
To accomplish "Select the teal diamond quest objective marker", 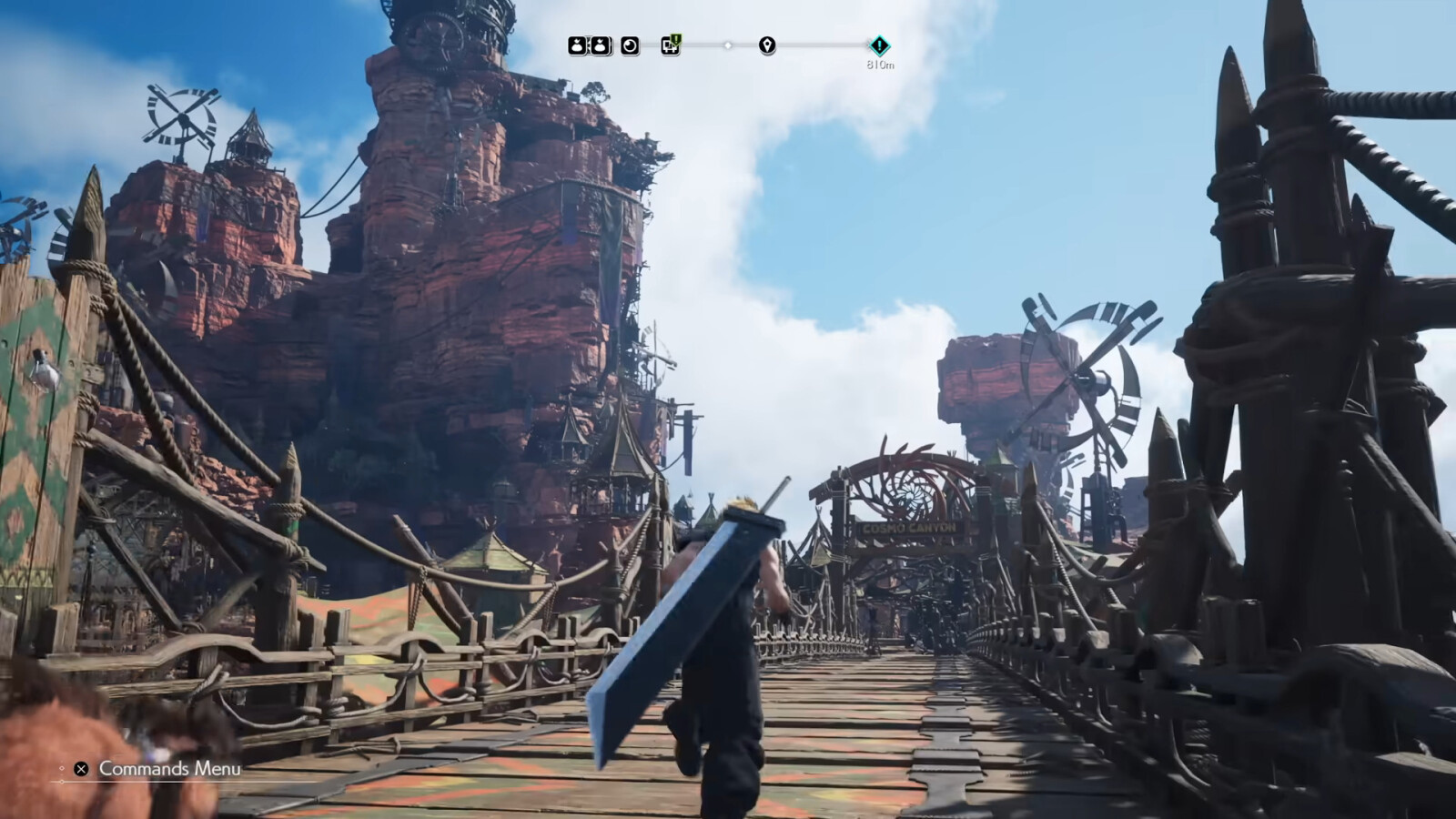I will pyautogui.click(x=879, y=45).
